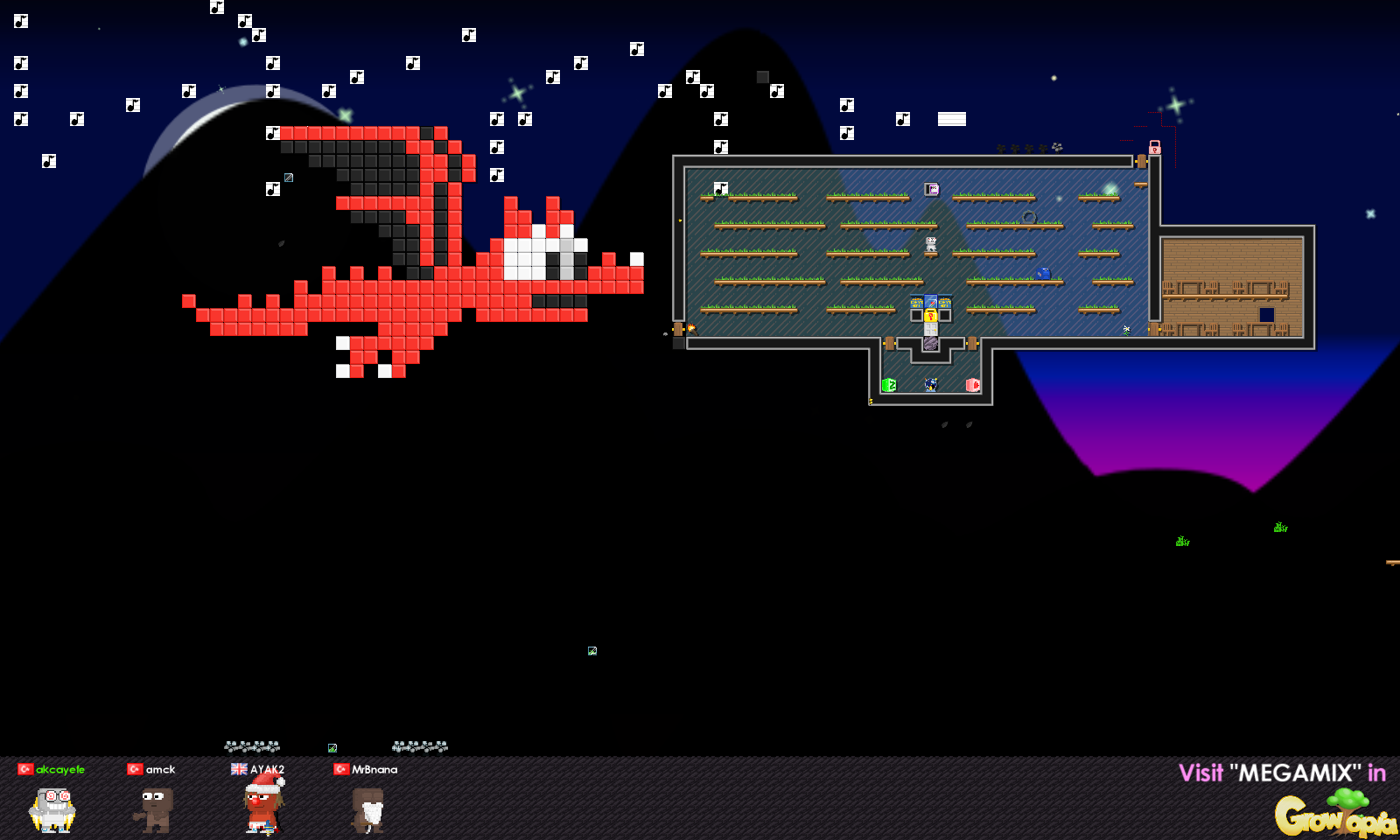Pick AYAK2's Santa hat avatar
Image resolution: width=1400 pixels, height=840 pixels.
(x=262, y=805)
